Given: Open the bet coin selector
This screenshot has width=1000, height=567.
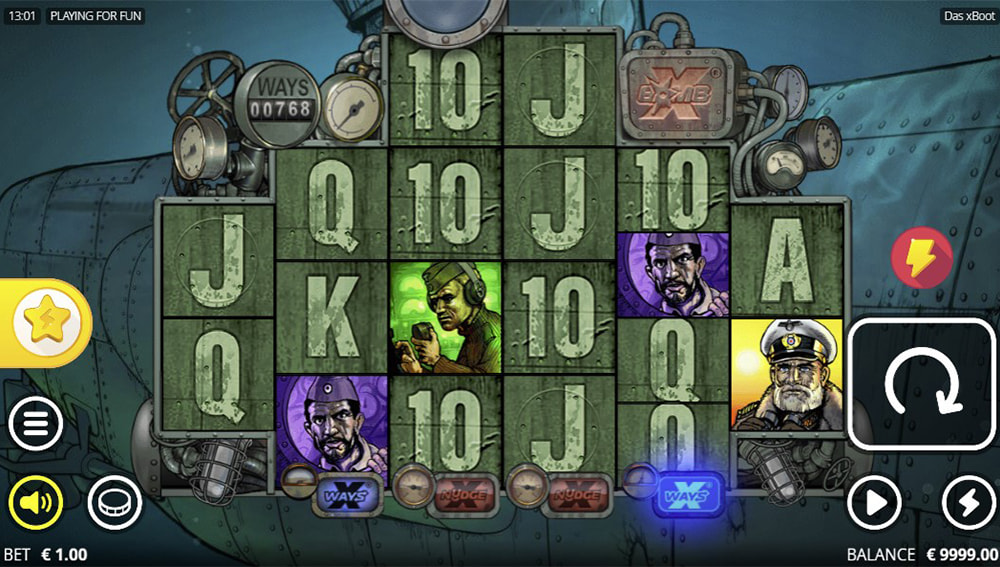Looking at the screenshot, I should 114,502.
